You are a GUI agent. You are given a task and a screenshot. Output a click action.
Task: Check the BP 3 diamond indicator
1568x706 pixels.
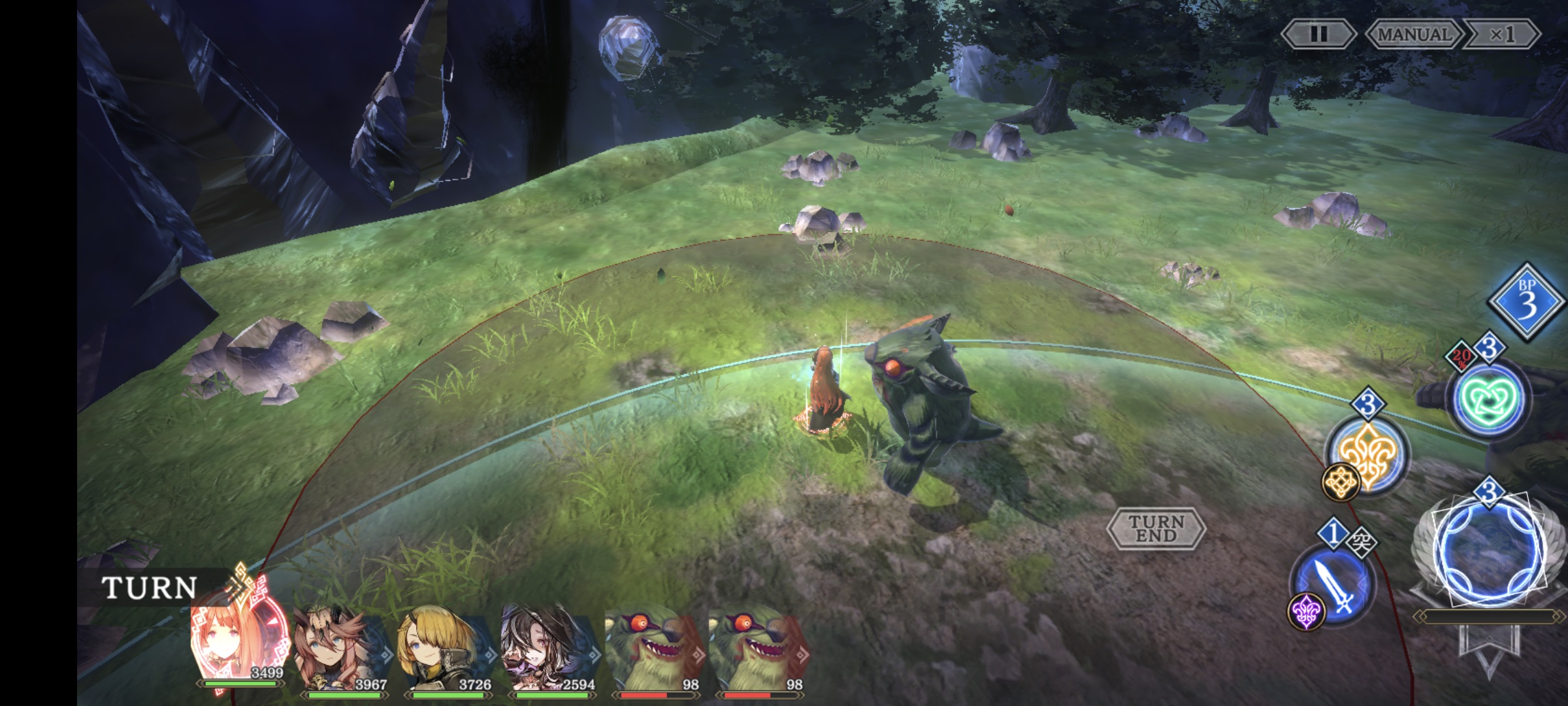tap(1526, 302)
